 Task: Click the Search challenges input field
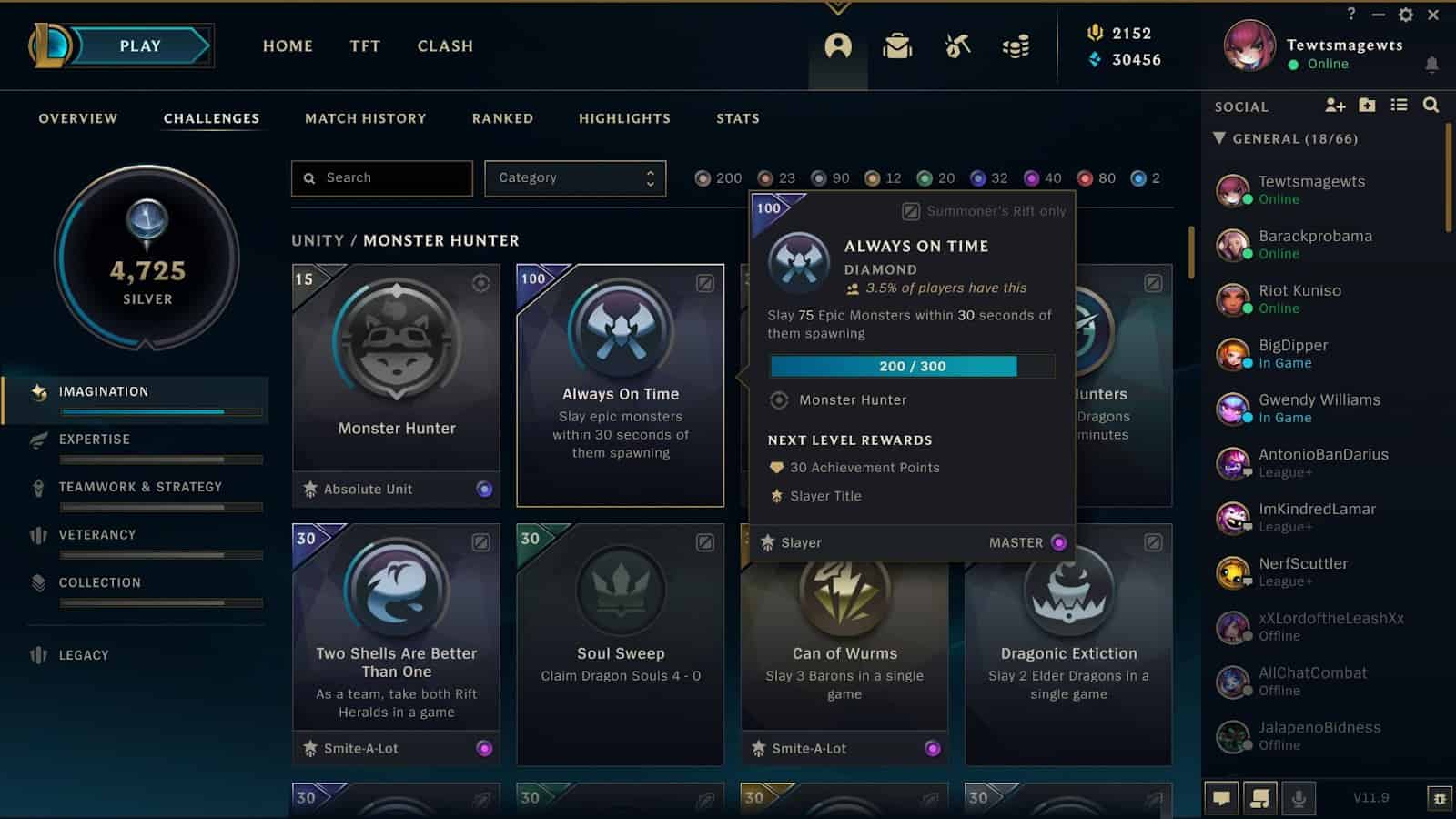coord(380,177)
